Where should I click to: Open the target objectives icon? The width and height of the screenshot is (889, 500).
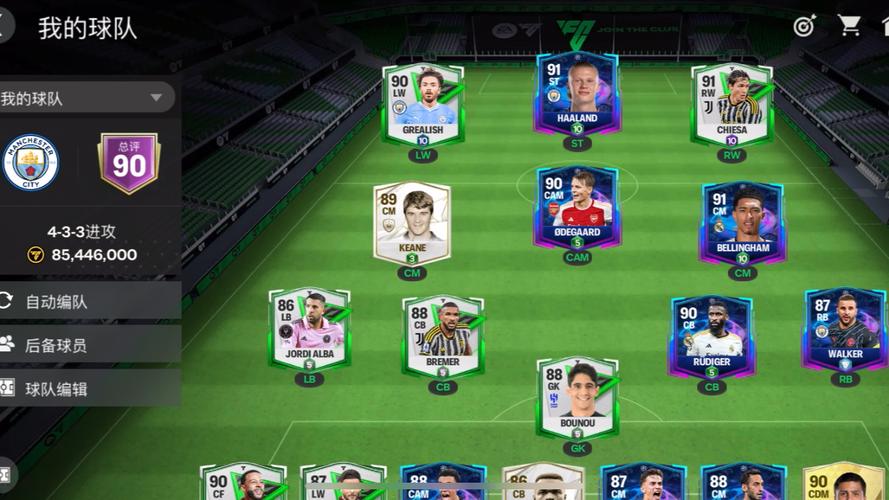805,27
